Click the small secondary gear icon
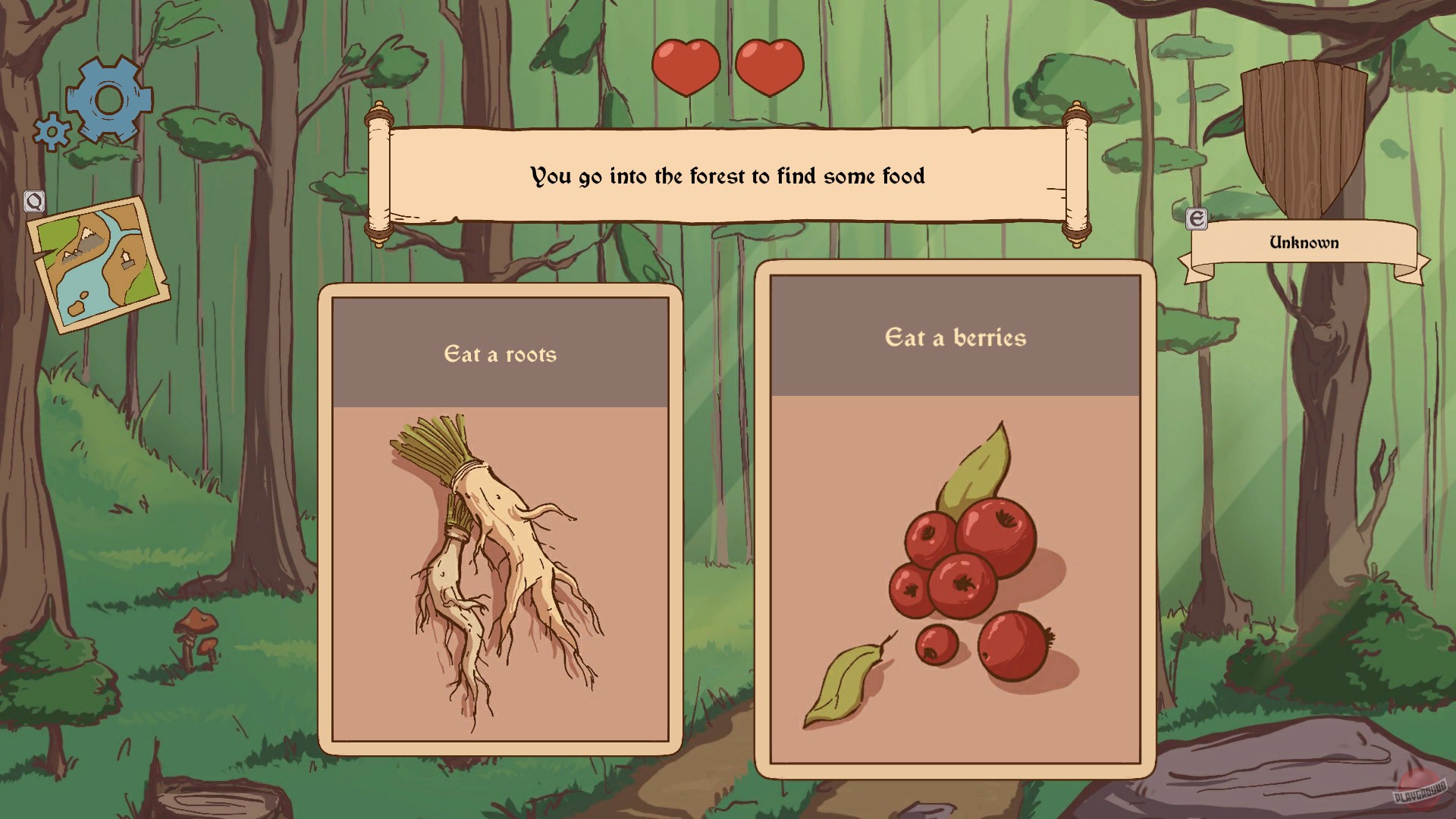This screenshot has height=819, width=1456. (51, 132)
